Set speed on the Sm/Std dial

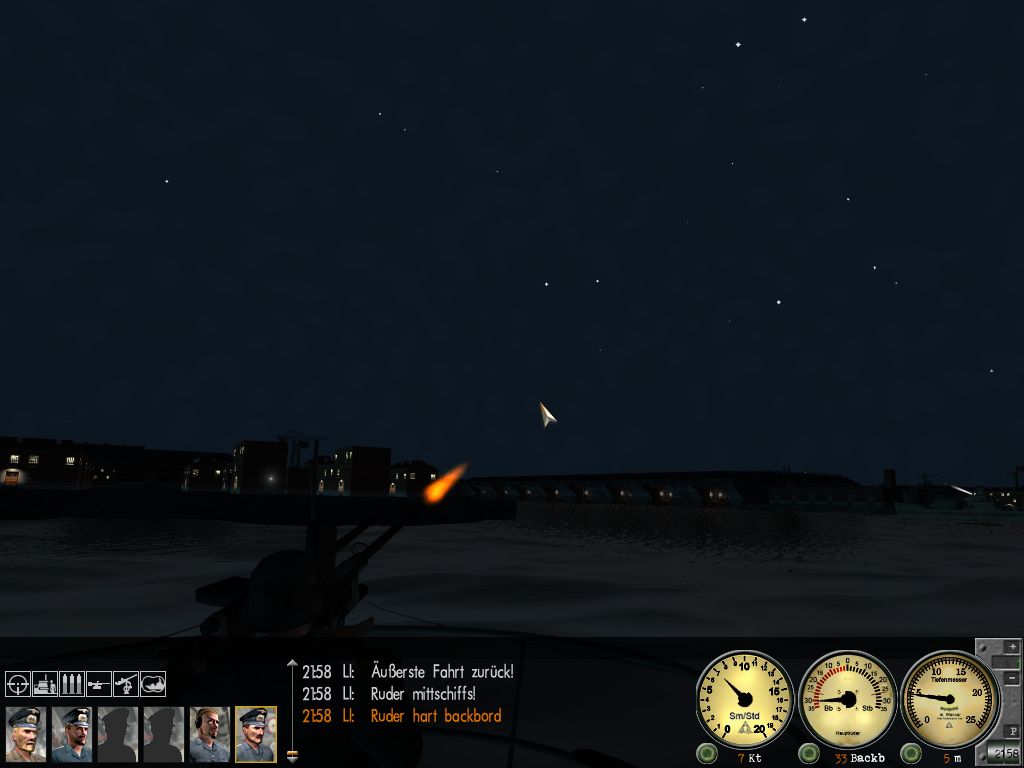tap(745, 699)
